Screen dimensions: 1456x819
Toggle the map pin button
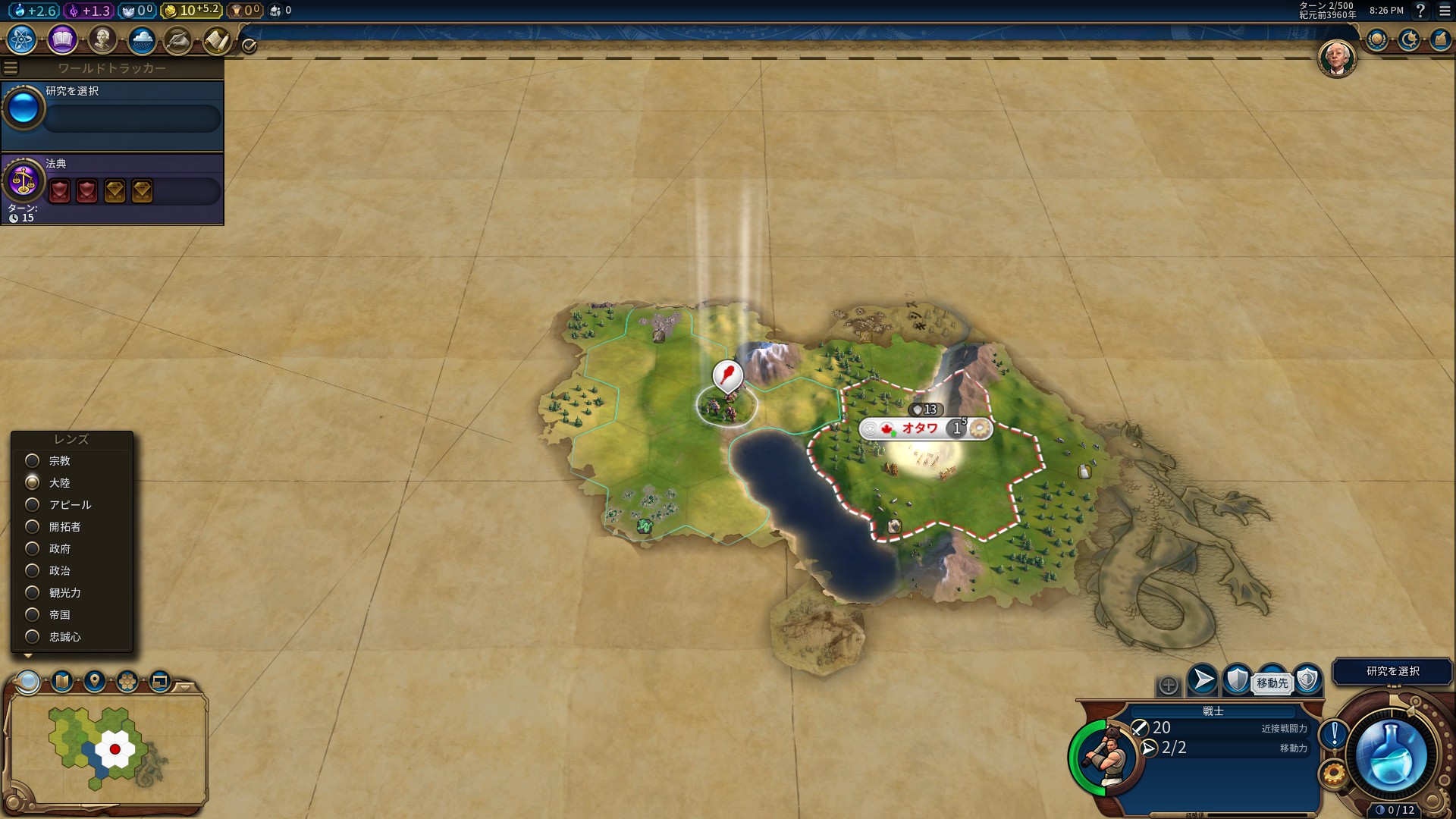[x=95, y=681]
